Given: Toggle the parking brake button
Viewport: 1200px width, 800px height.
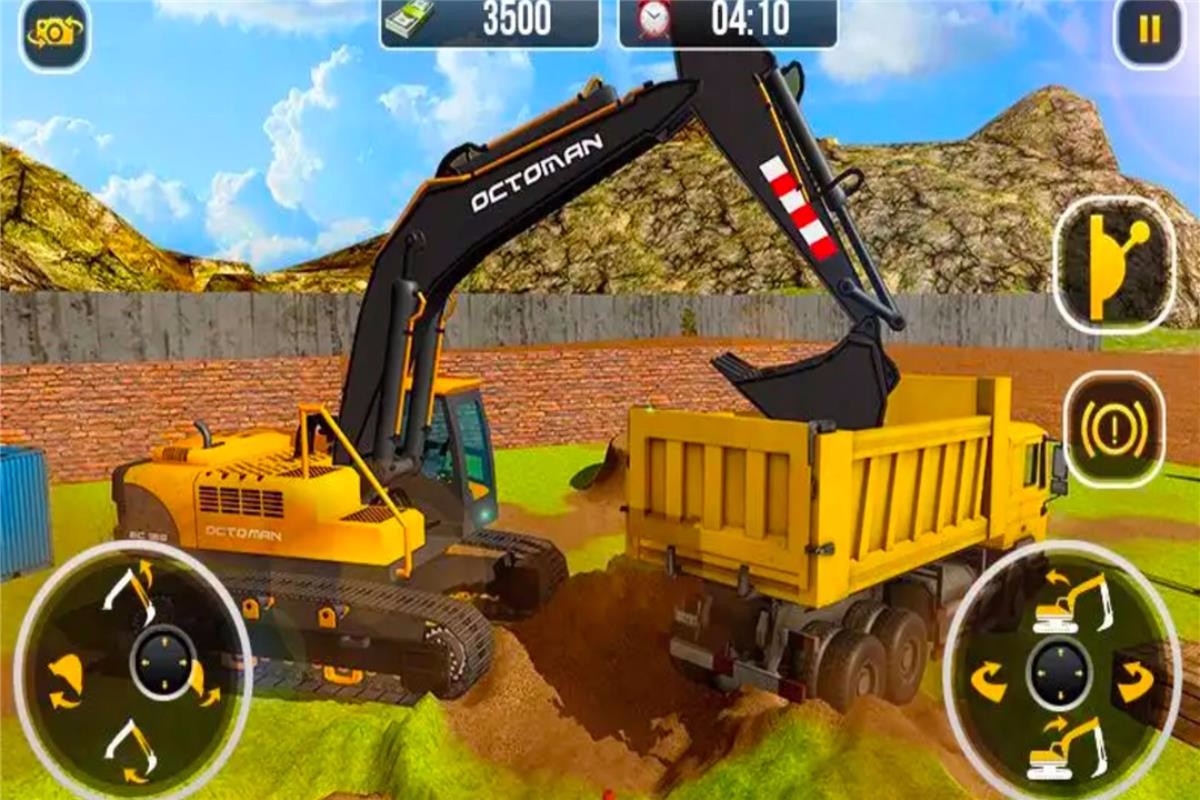Looking at the screenshot, I should point(1113,429).
